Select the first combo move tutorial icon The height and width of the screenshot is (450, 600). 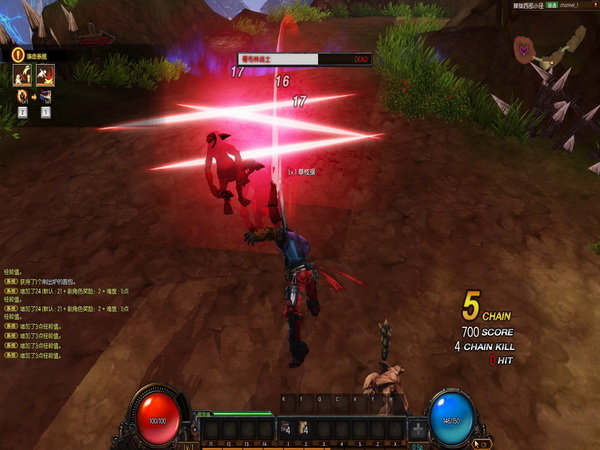[20, 74]
